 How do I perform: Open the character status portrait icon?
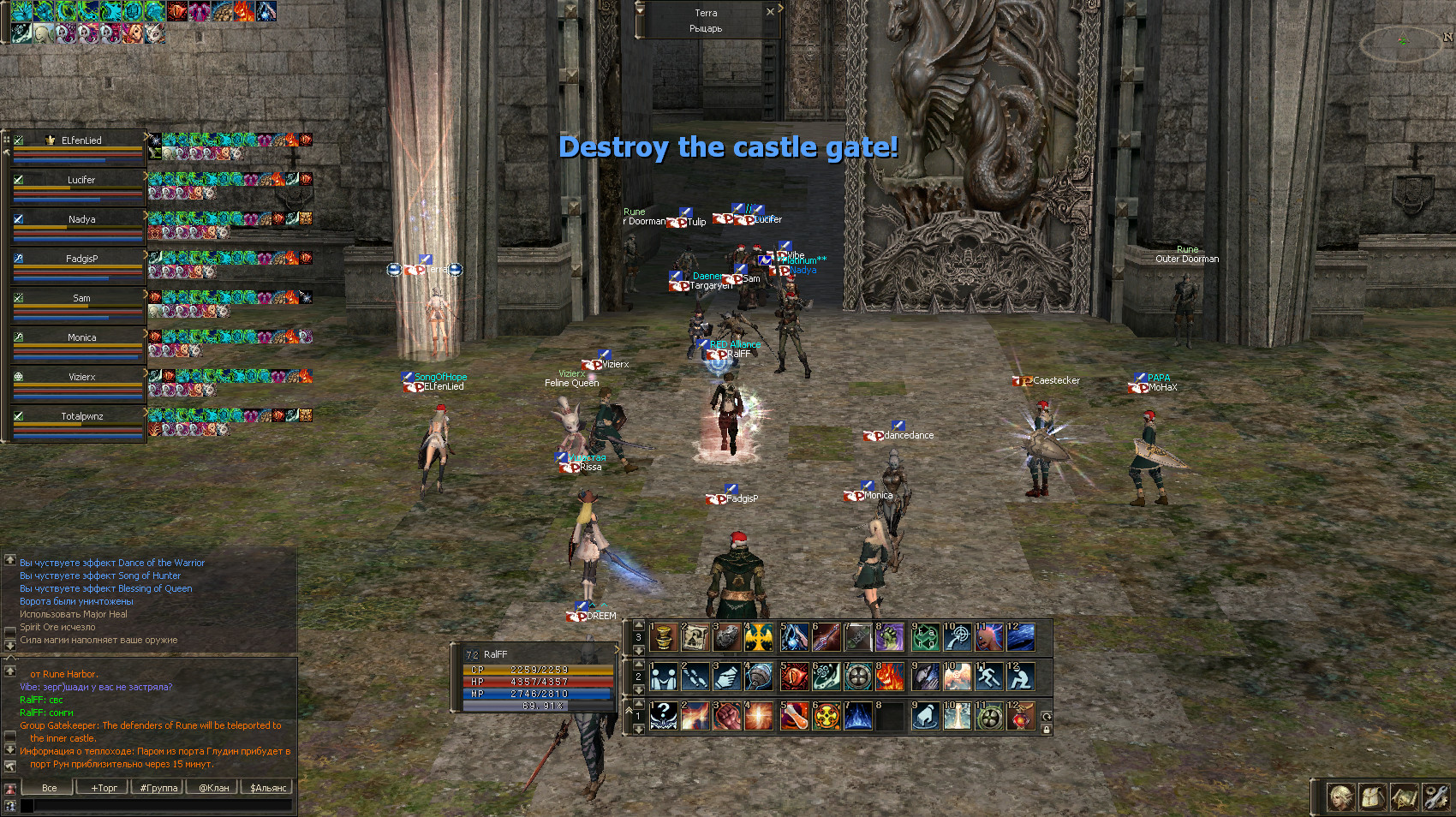click(1341, 797)
